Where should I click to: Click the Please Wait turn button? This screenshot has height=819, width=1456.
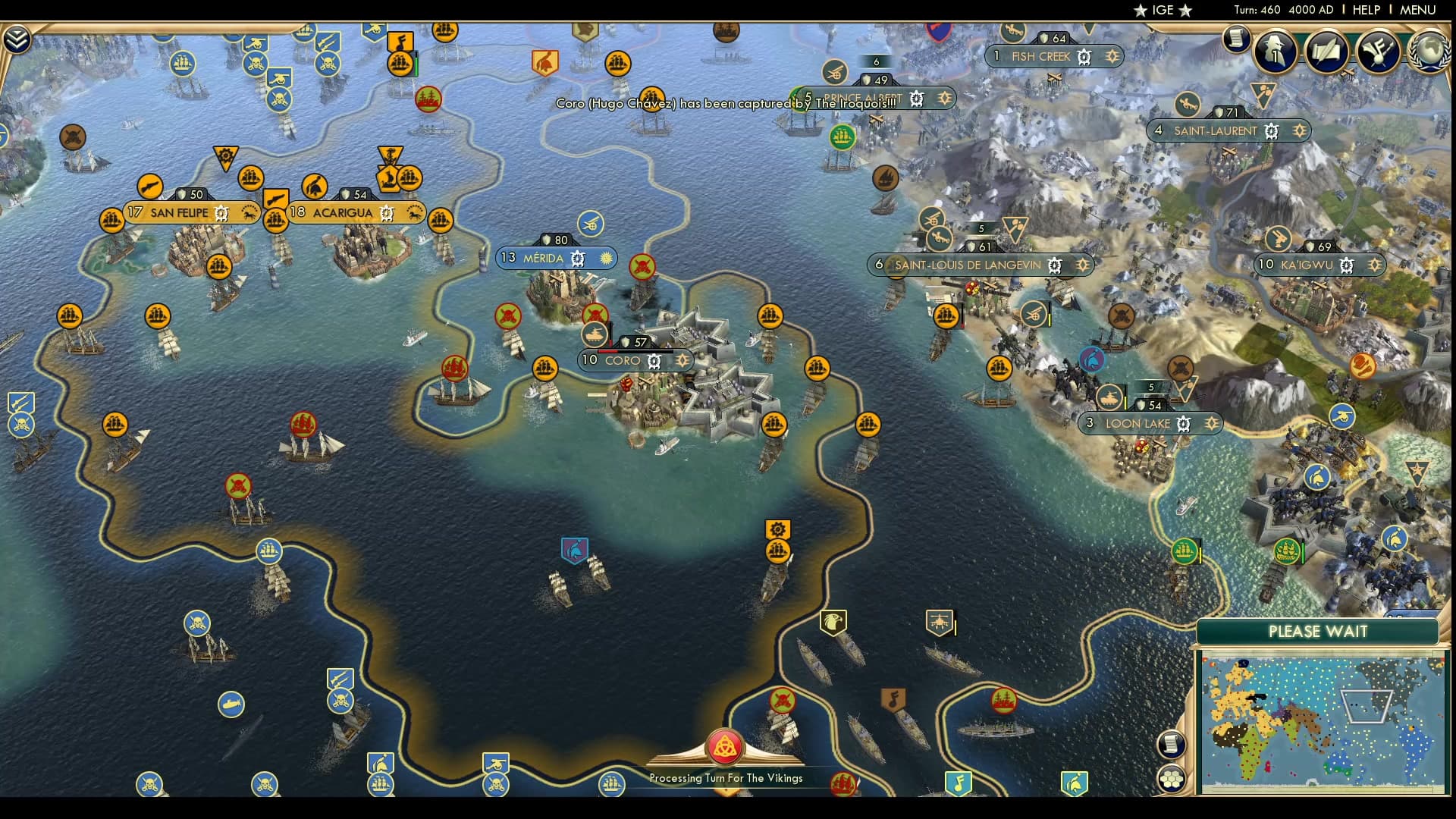tap(1317, 632)
